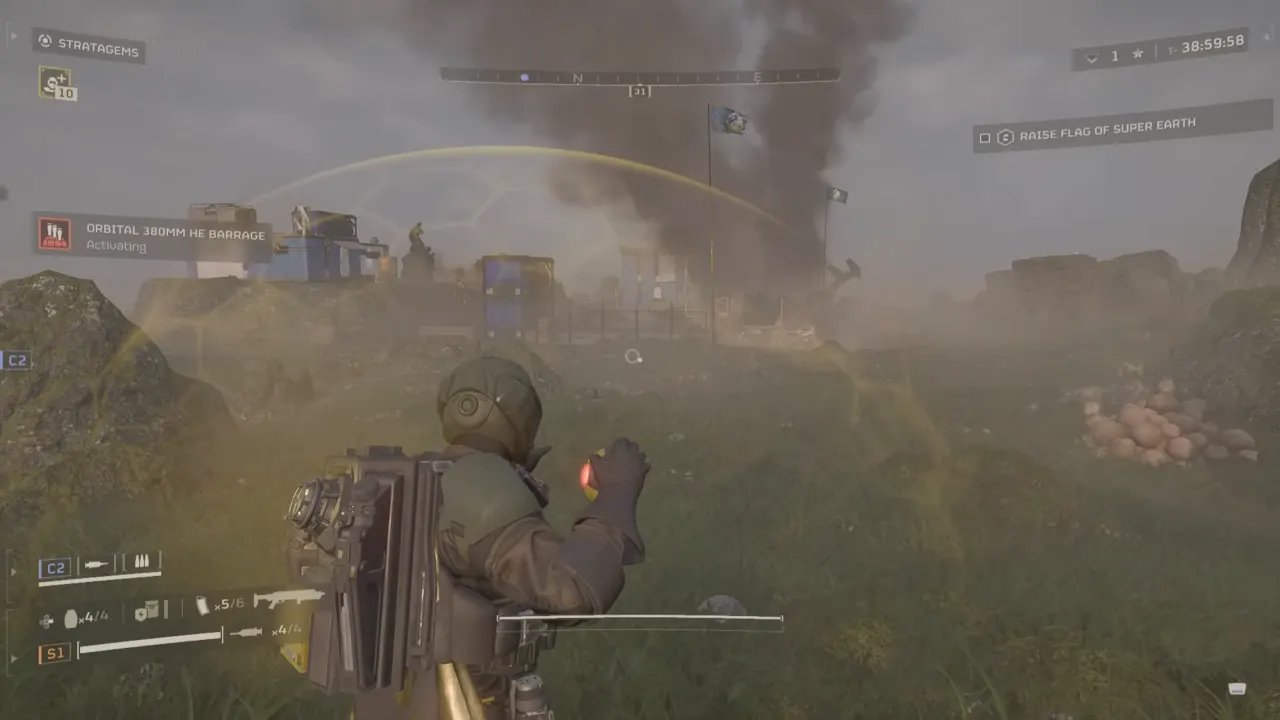Click the star icon beside reinforcement count
1280x720 pixels.
1137,53
